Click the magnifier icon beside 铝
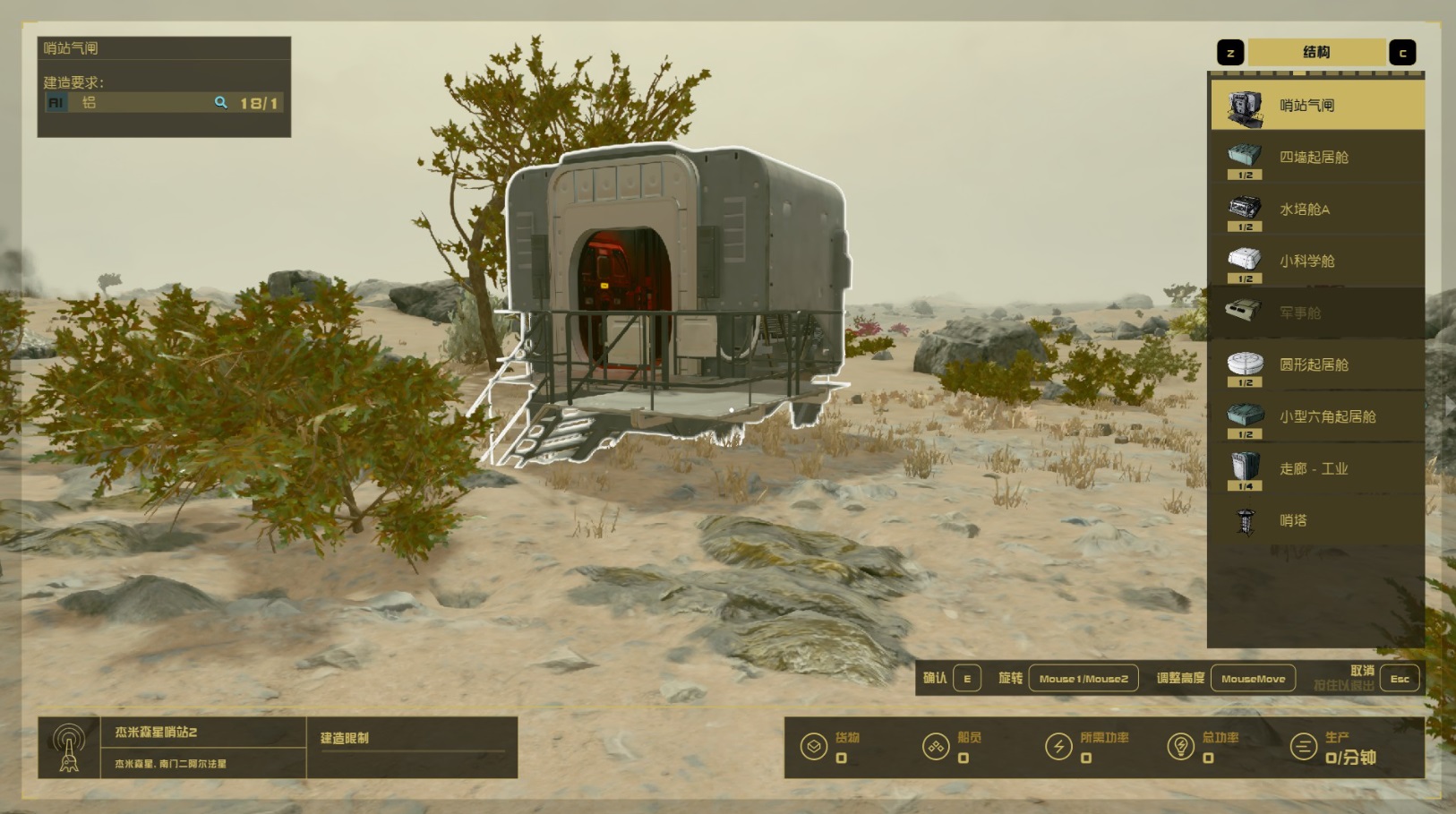 point(220,103)
